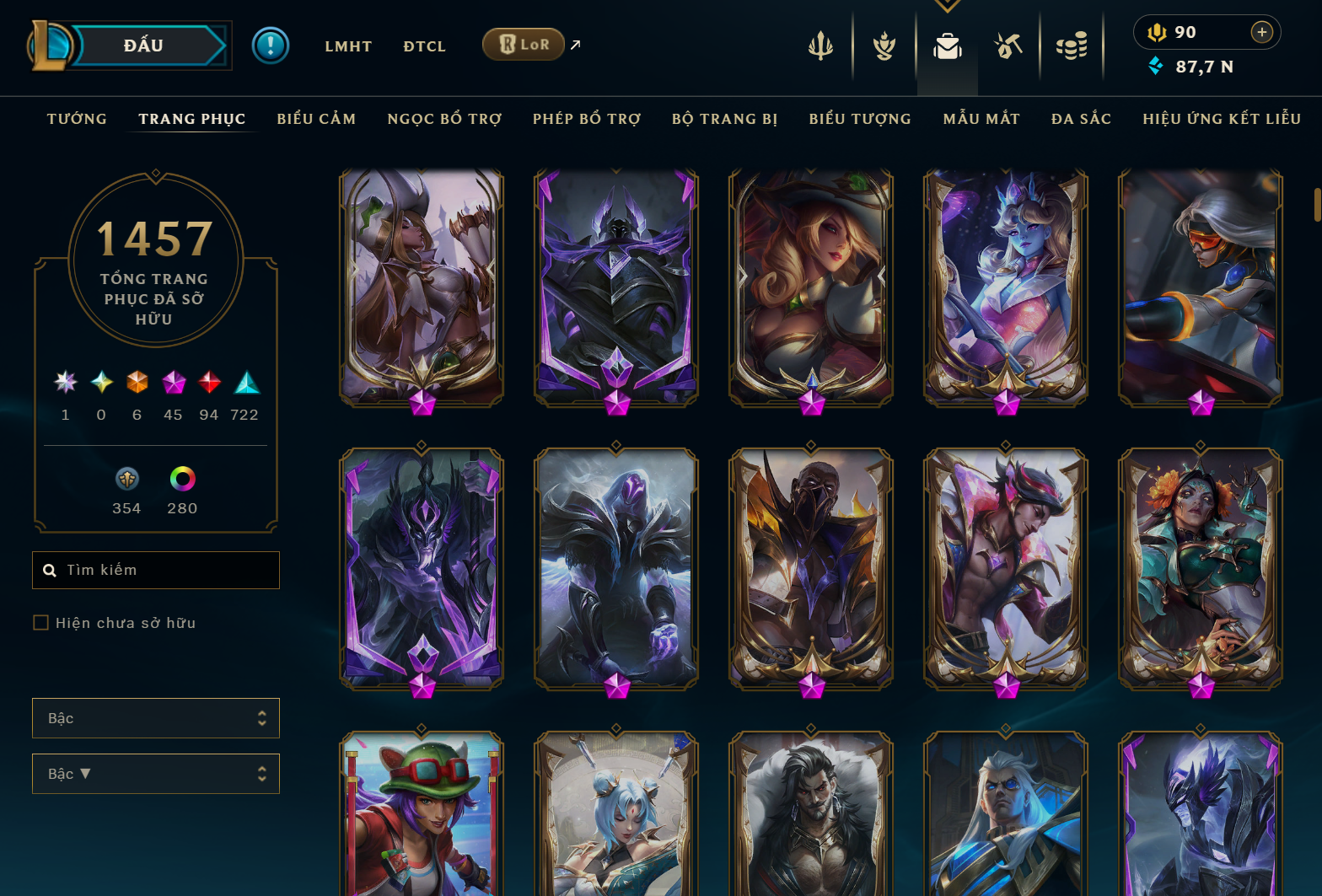Expand the arrow above the navbar icons
1322x896 pixels.
pos(947,5)
